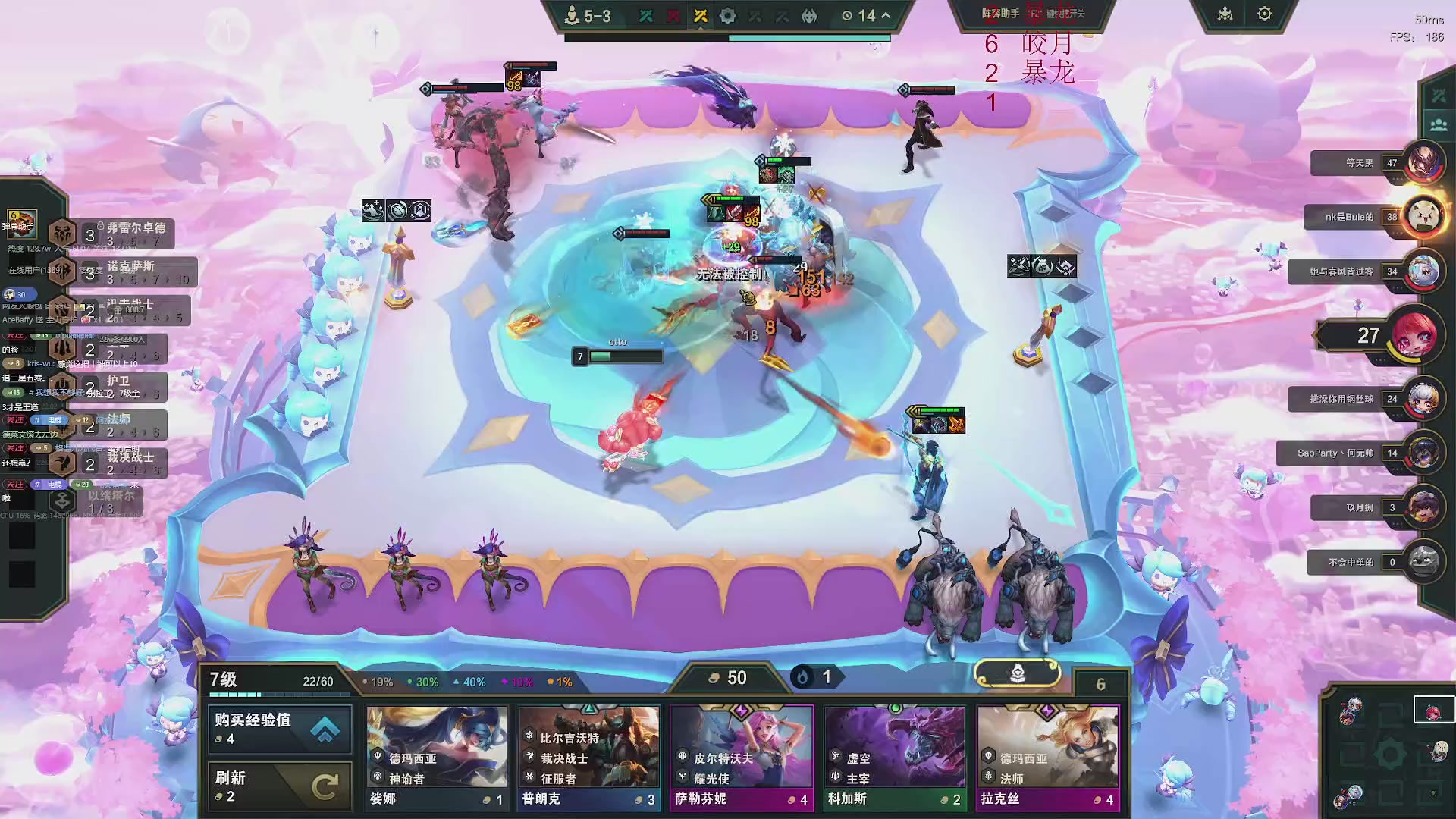
Task: Visit SaoParty丶何元帅's board
Action: (1423, 453)
